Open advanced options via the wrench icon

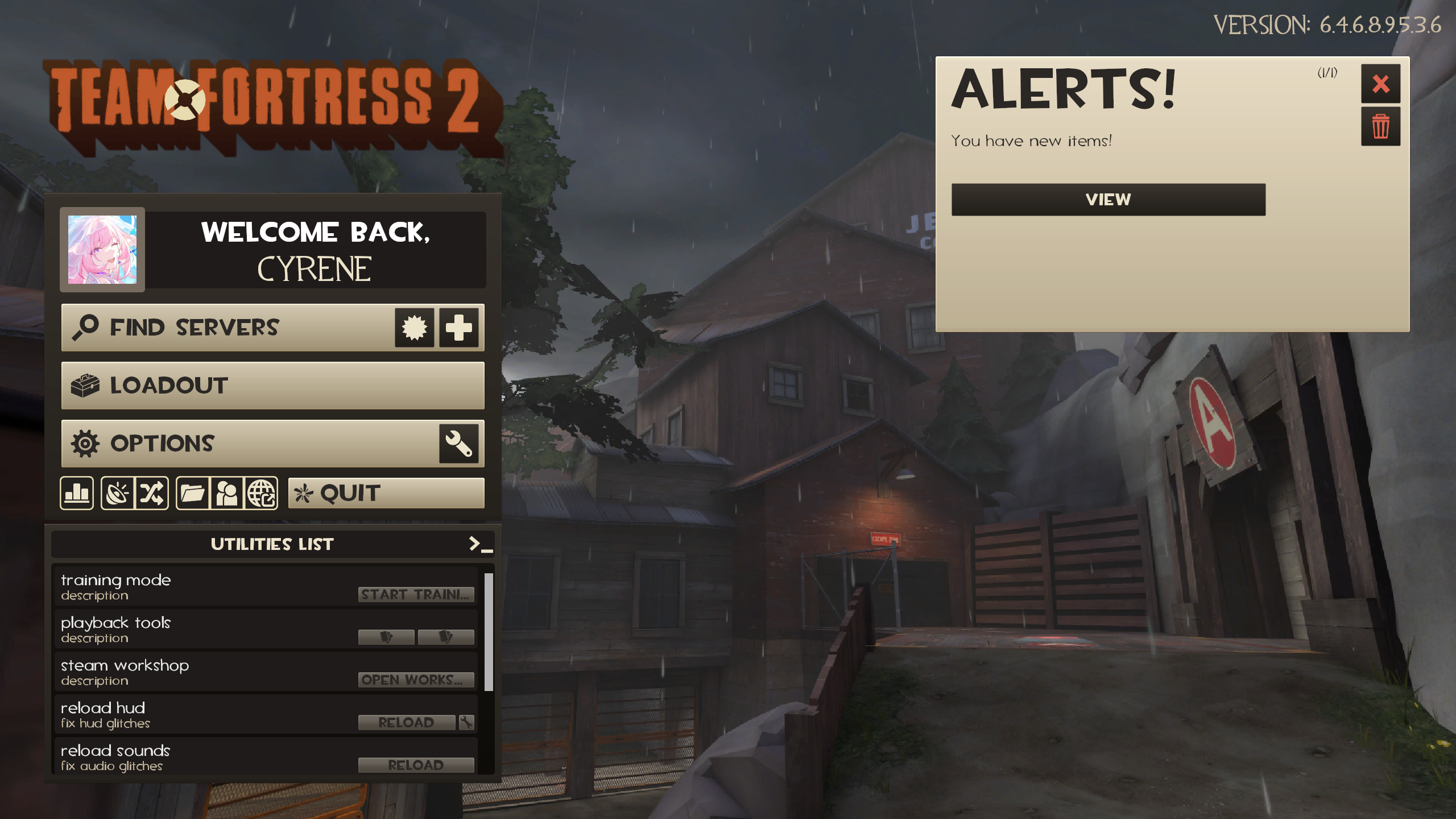click(x=458, y=444)
